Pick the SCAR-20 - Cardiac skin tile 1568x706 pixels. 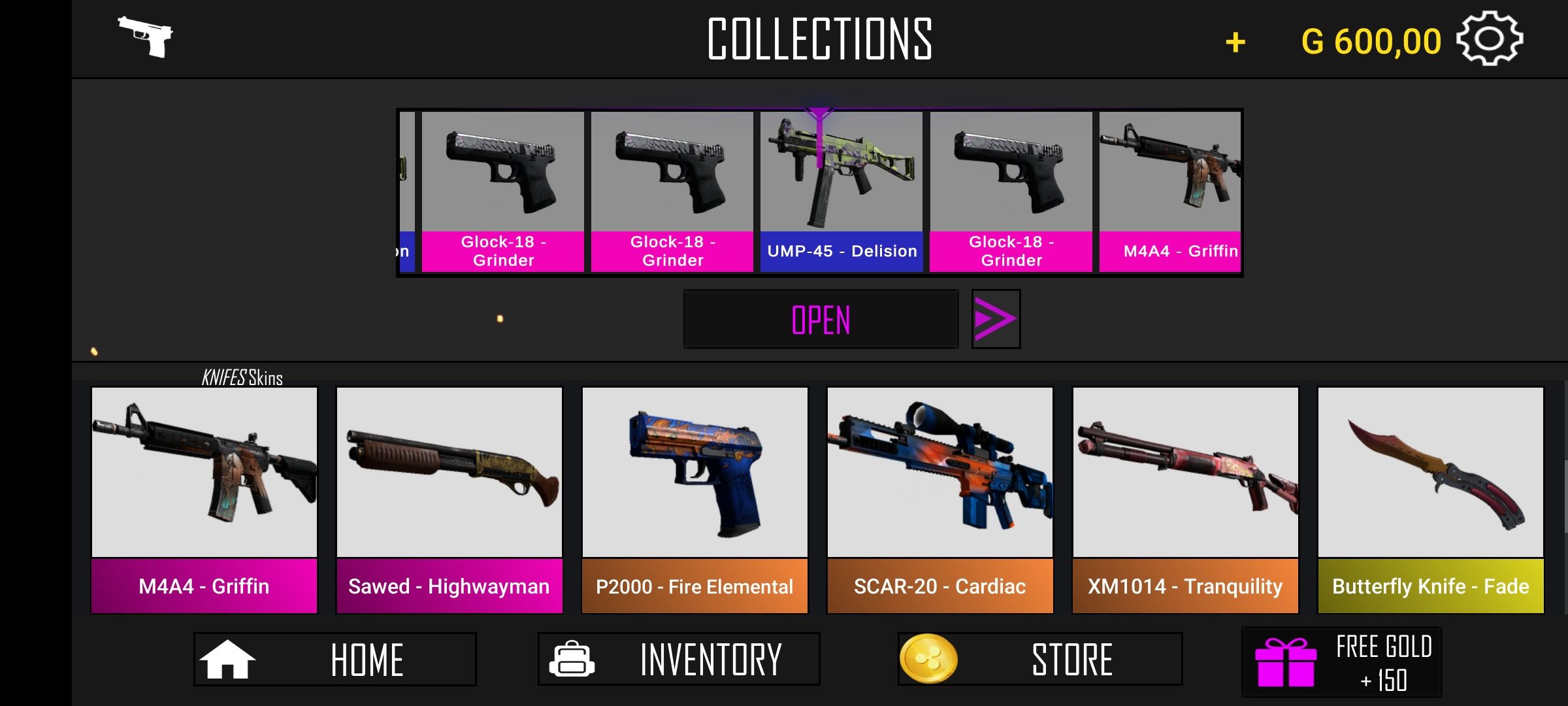click(939, 500)
